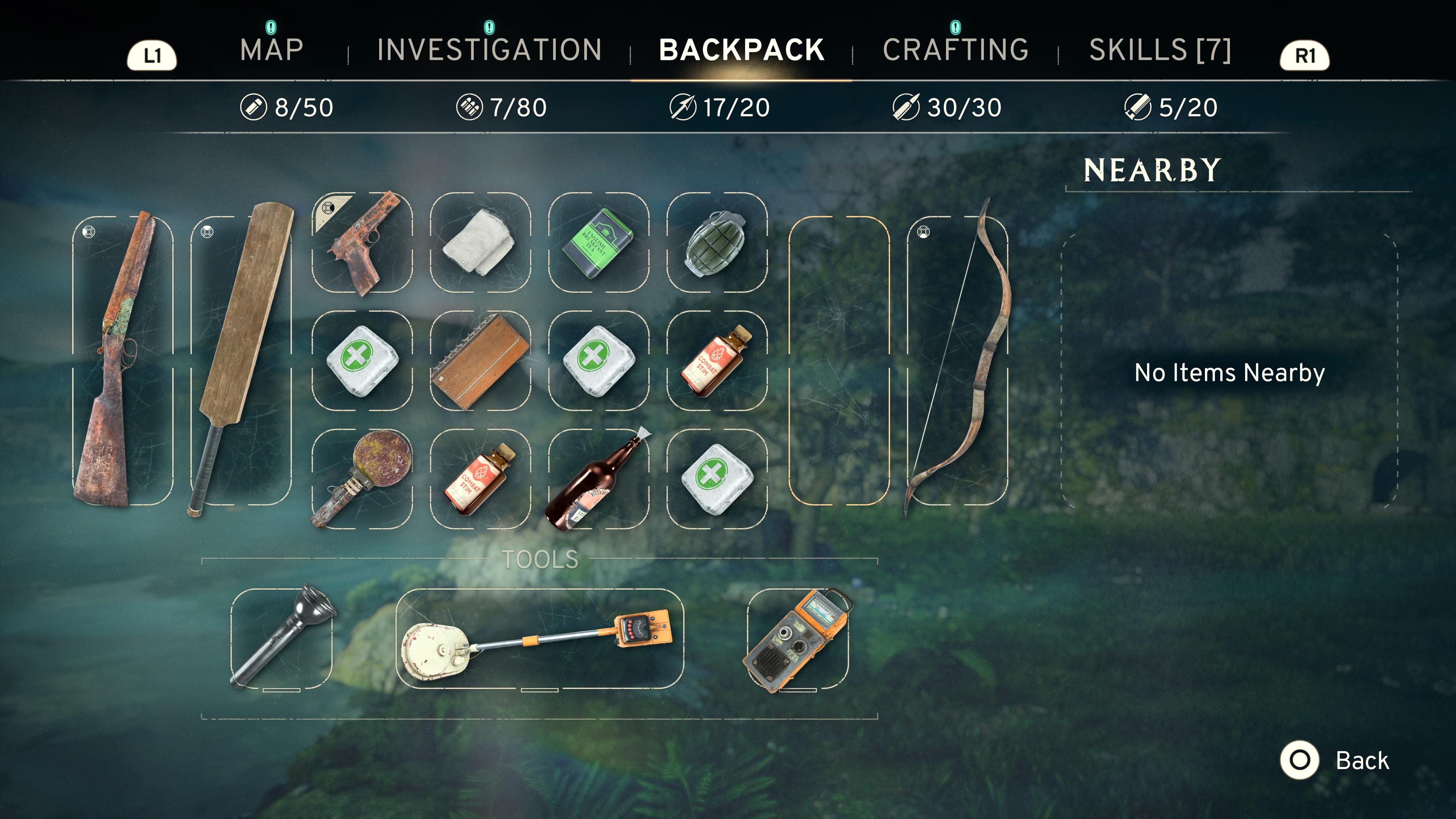Choose the cricket bat weapon slot
The width and height of the screenshot is (1456, 819).
pos(241,360)
